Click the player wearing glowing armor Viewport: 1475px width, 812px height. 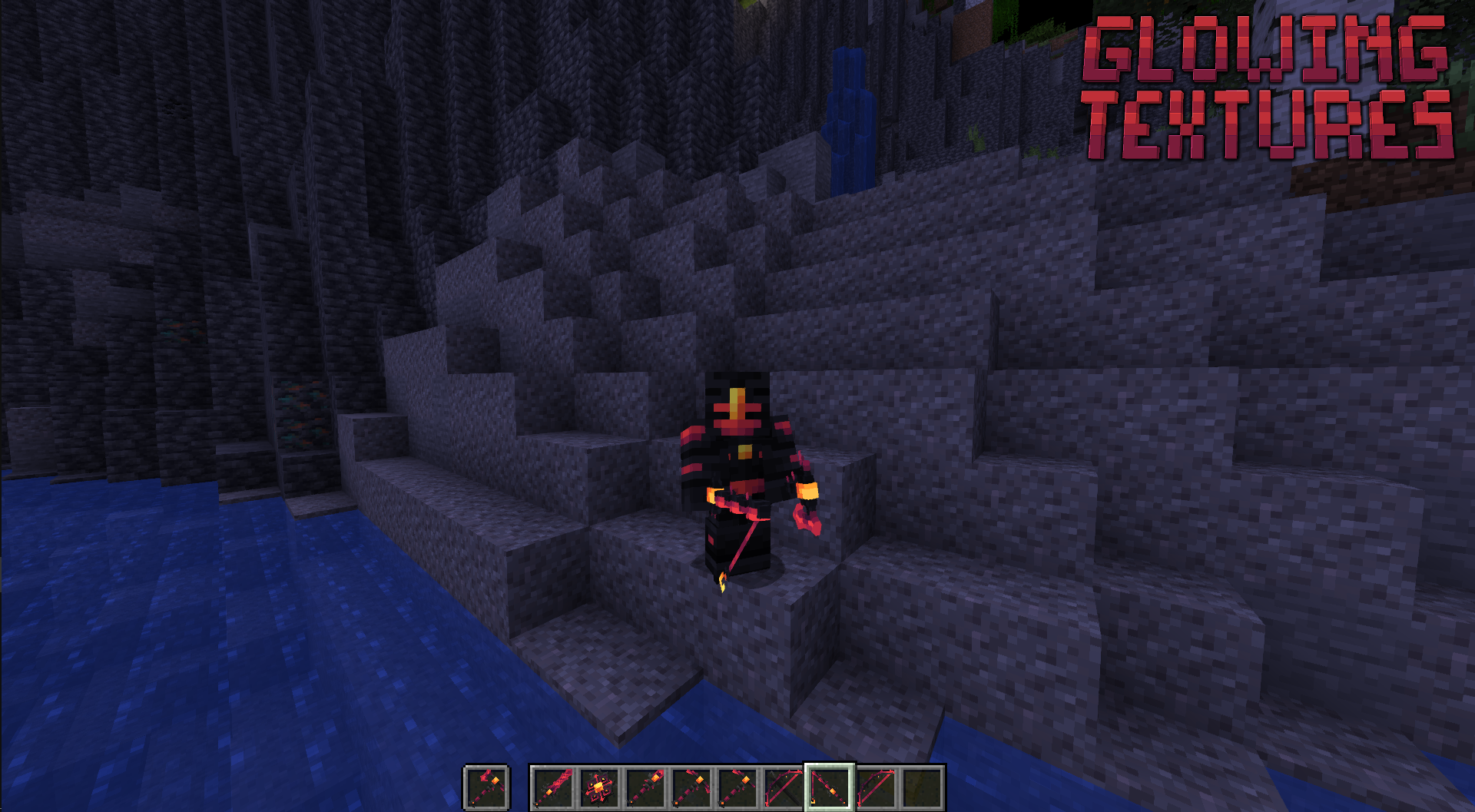coord(739,453)
